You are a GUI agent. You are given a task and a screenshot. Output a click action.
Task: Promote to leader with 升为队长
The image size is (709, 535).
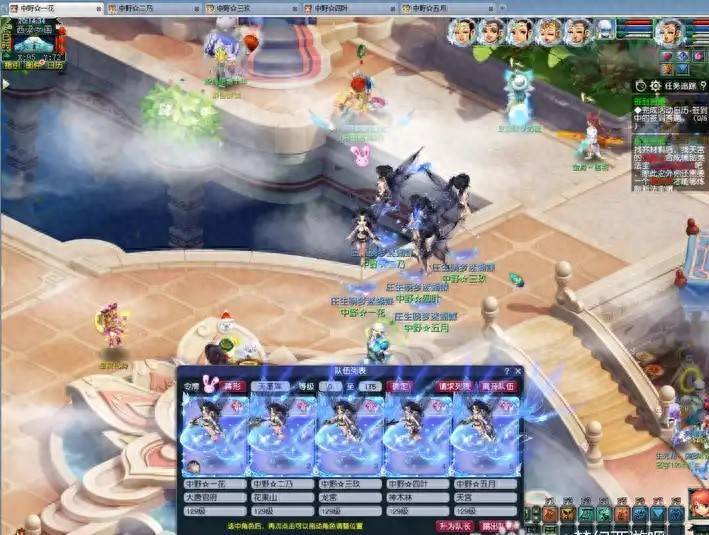point(453,524)
